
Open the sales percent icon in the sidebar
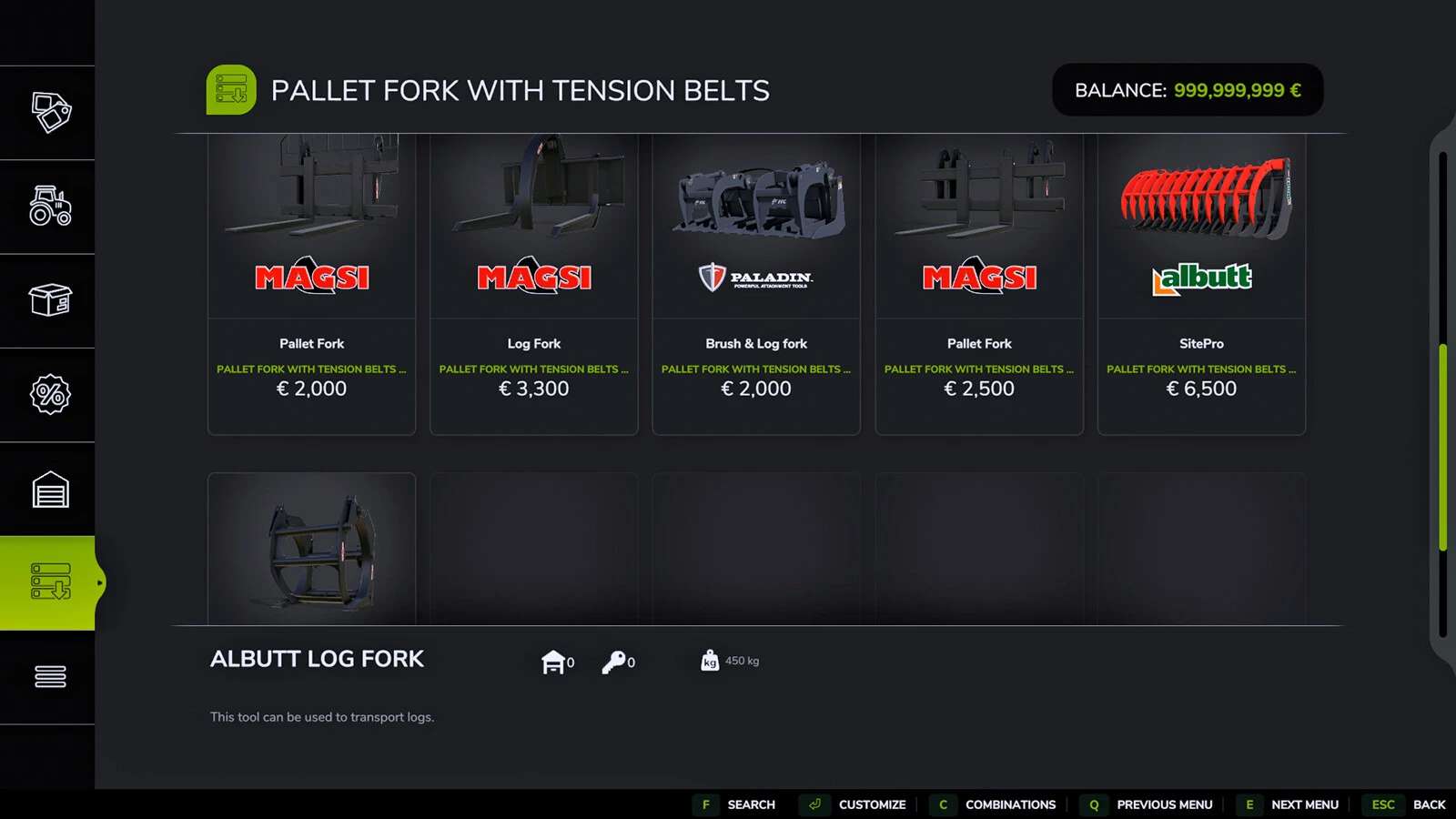(48, 394)
